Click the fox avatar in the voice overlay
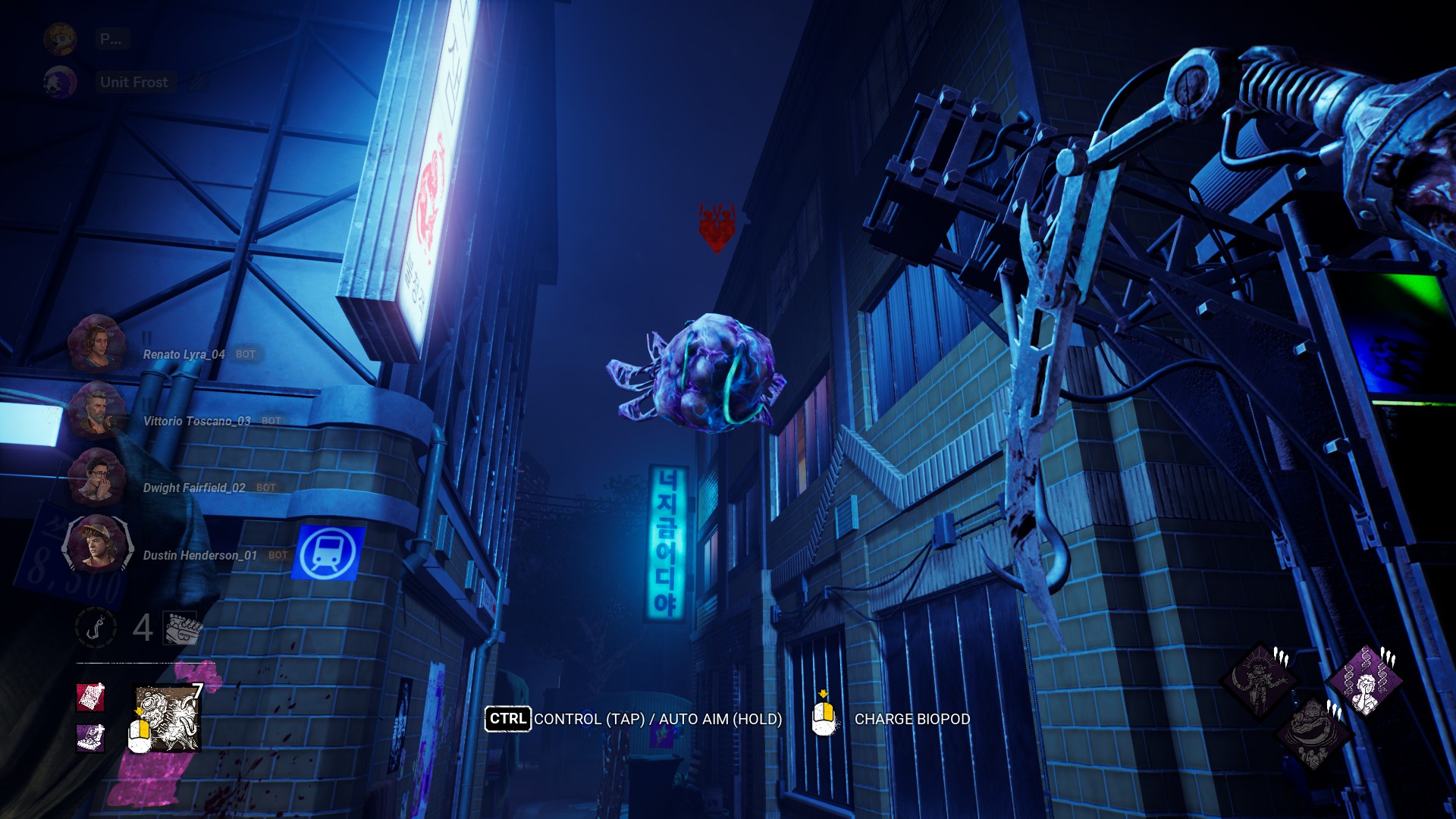 [60, 82]
